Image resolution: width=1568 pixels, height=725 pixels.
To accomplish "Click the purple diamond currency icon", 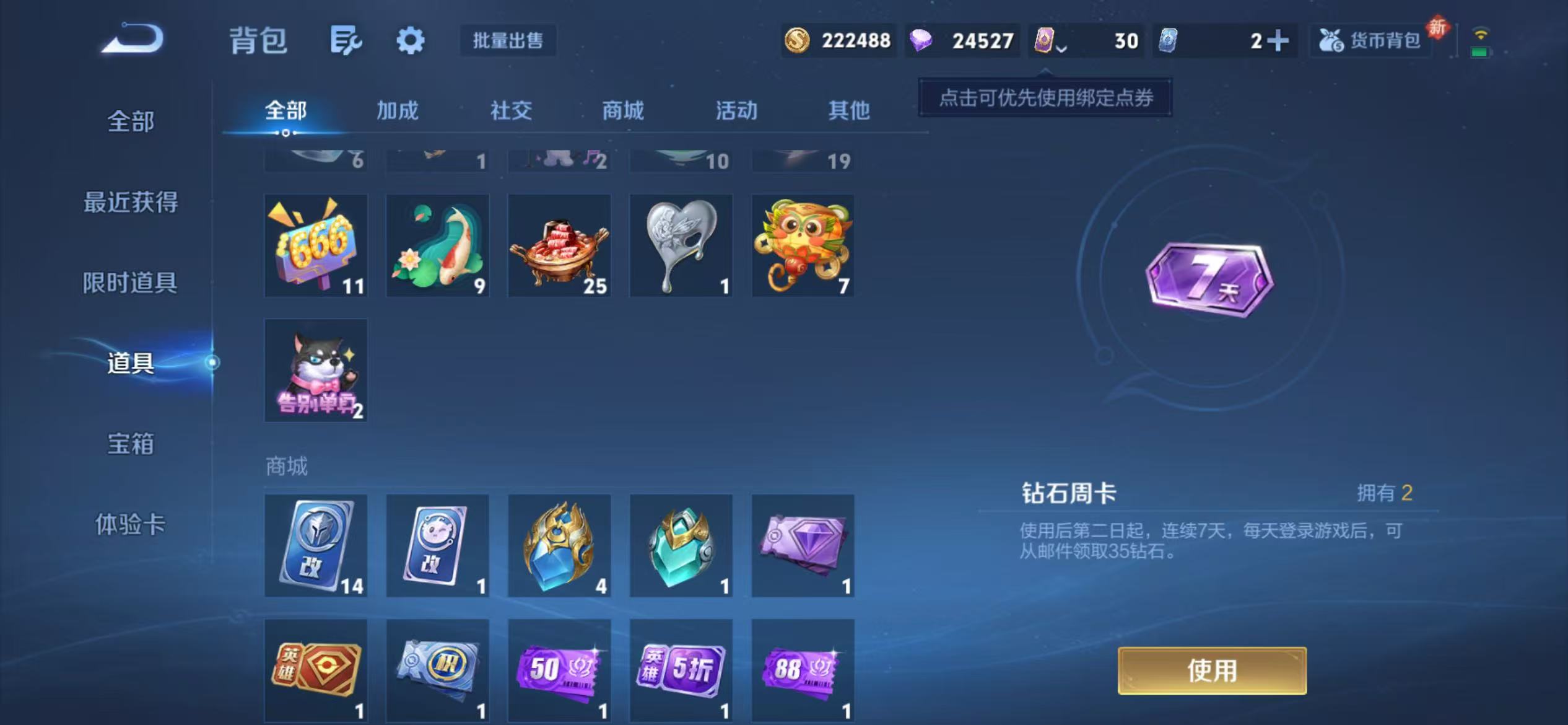I will tap(923, 40).
